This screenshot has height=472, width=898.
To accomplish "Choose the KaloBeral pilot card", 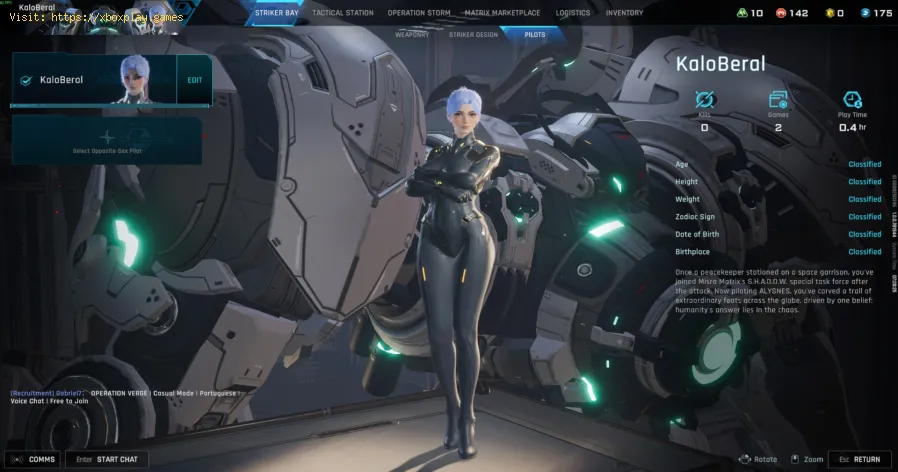I will [x=90, y=79].
